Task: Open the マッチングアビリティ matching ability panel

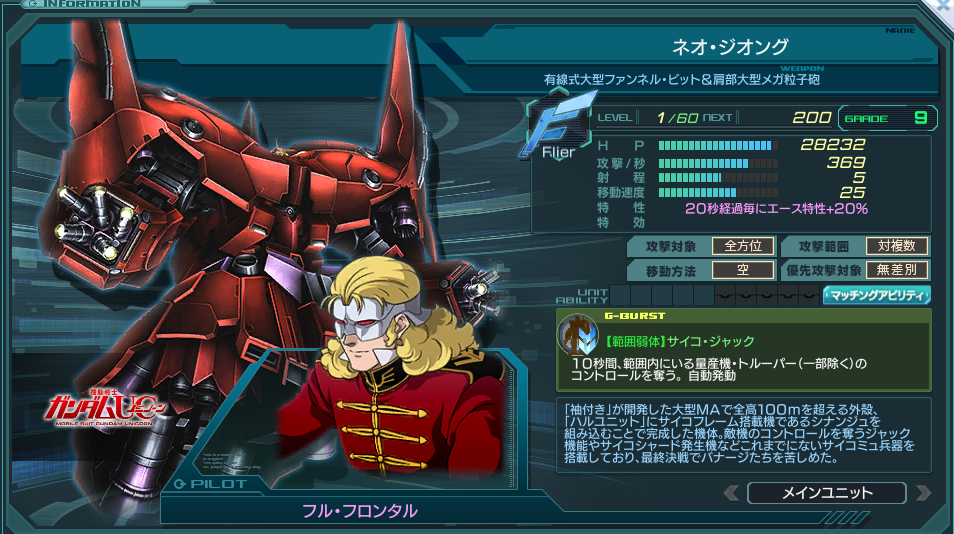Action: pyautogui.click(x=877, y=295)
